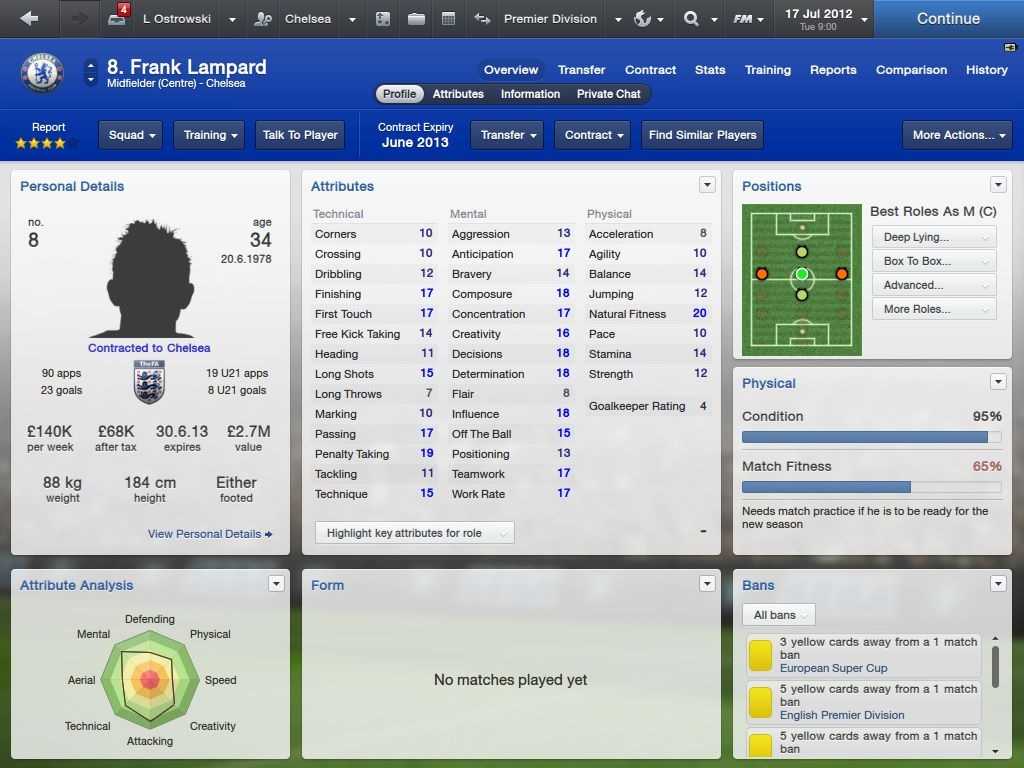Open the Comparison section
Viewport: 1024px width, 768px height.
(911, 70)
